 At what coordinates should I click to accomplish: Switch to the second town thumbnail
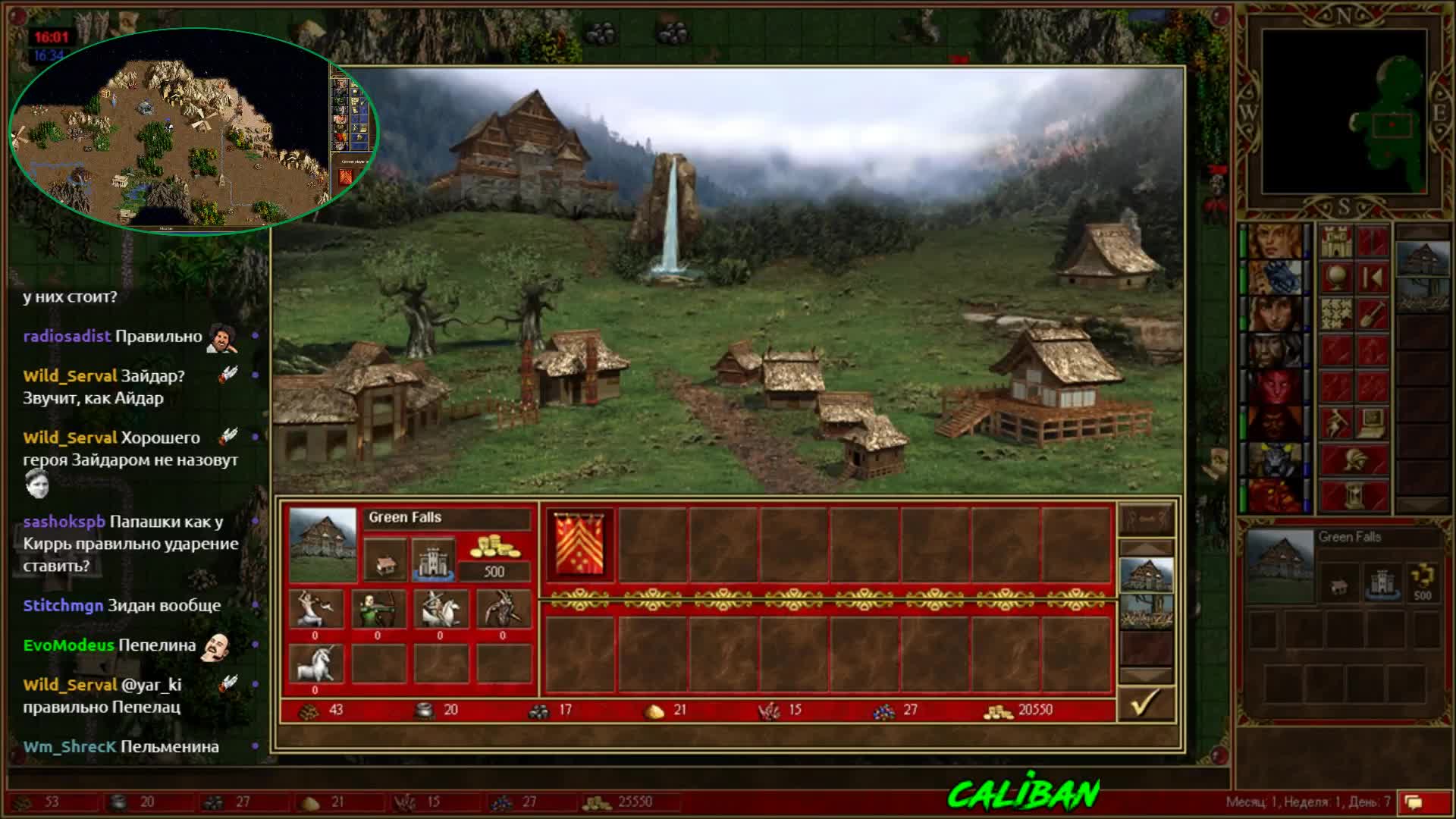click(x=1146, y=611)
